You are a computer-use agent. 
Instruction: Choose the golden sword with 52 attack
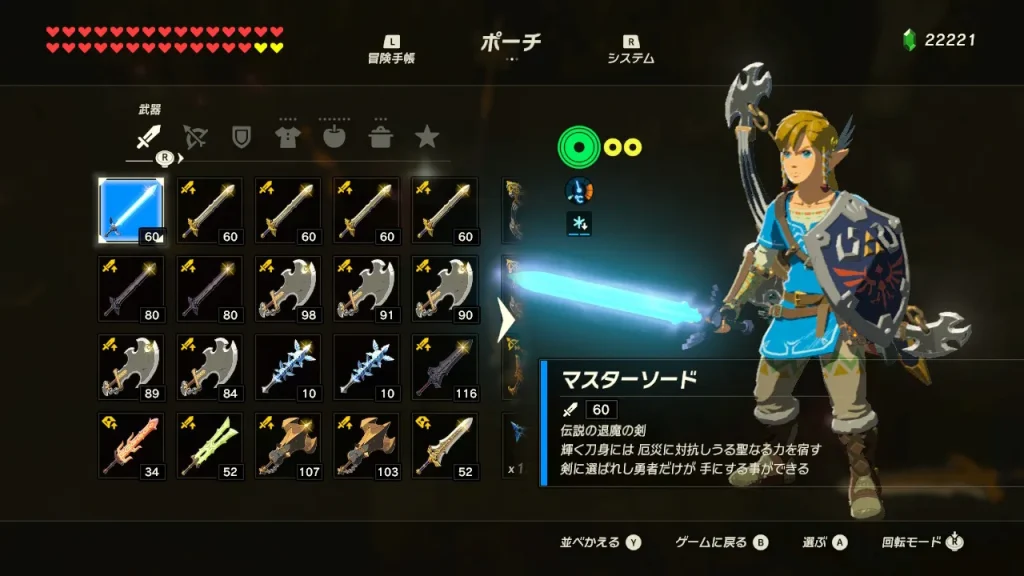pyautogui.click(x=444, y=445)
